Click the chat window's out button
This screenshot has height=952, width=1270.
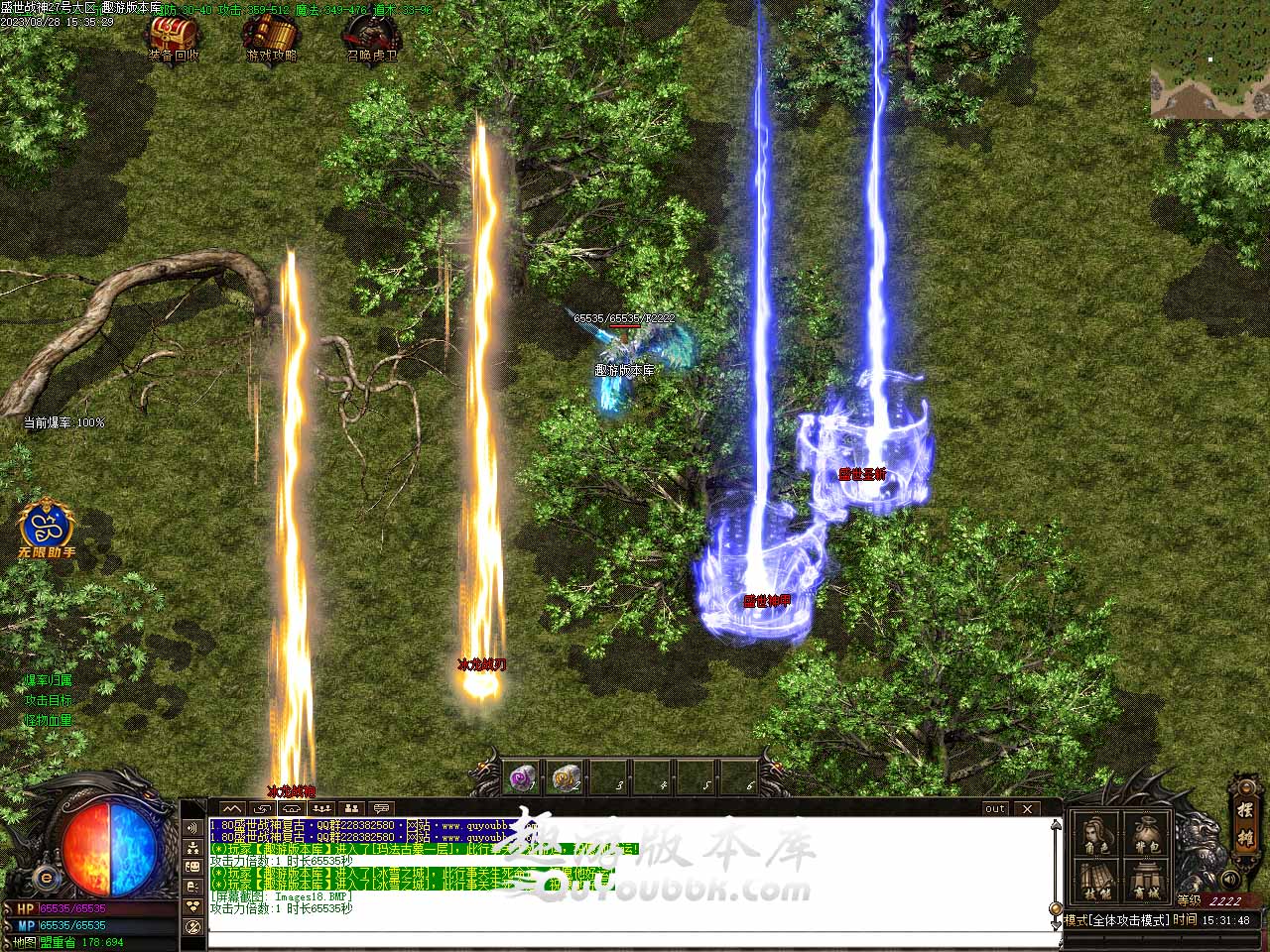(x=995, y=809)
